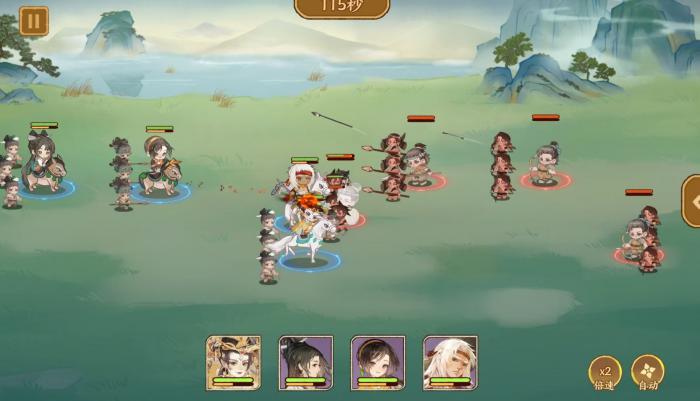Select the dark ponytail hero portrait
700x401 pixels.
tap(305, 360)
